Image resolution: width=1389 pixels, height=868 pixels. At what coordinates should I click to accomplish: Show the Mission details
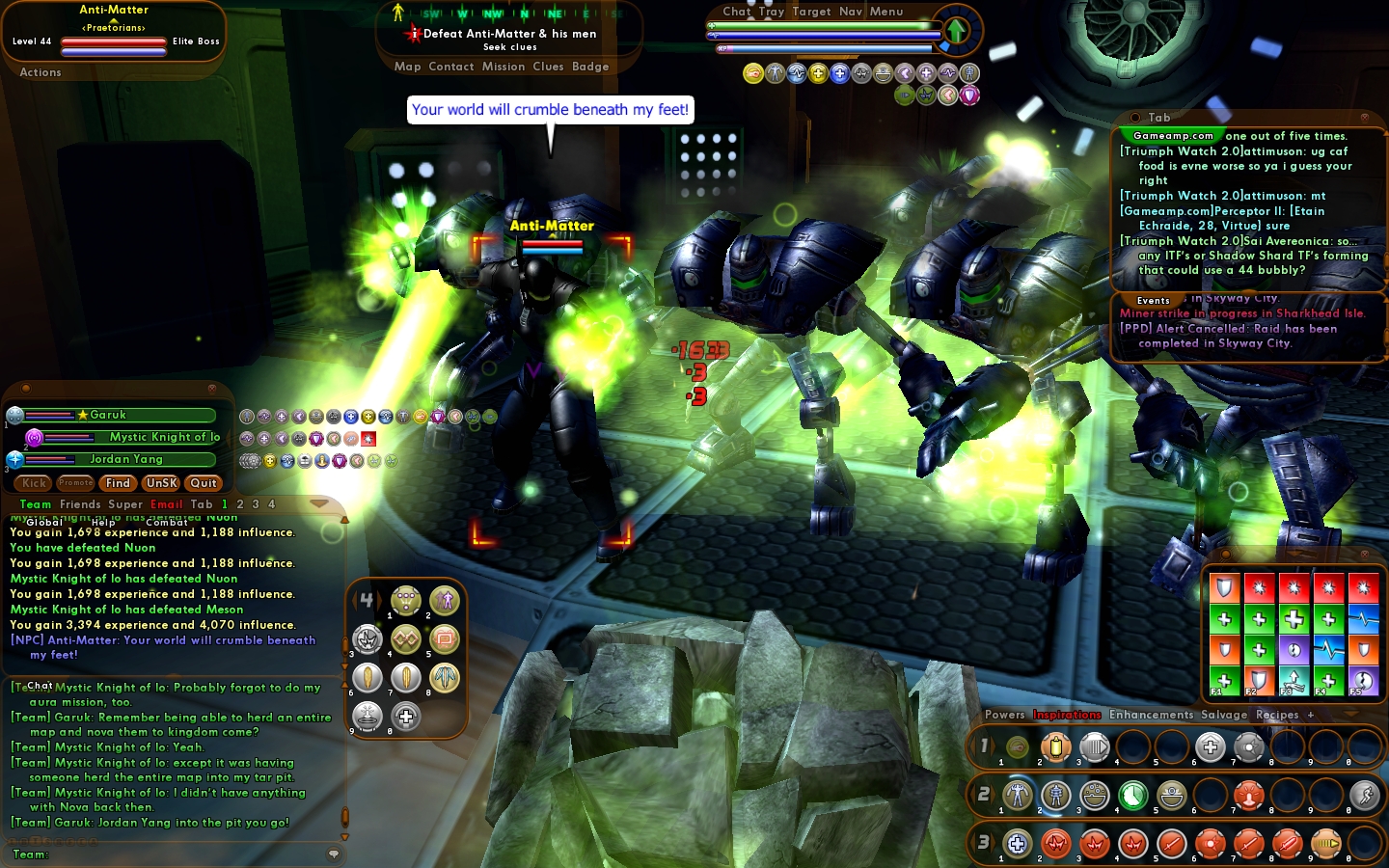tap(504, 67)
